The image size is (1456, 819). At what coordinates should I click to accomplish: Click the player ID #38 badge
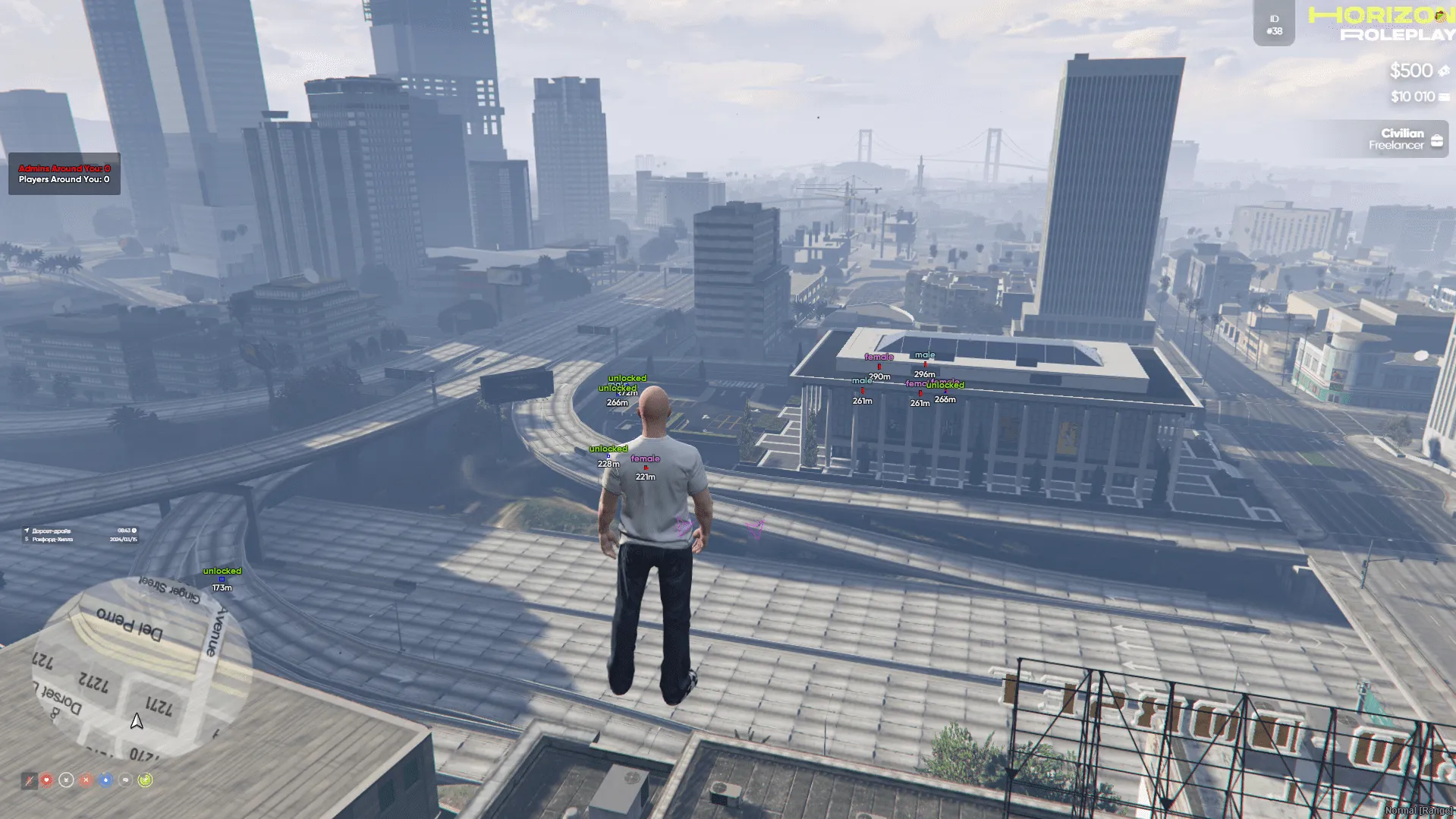(1274, 25)
